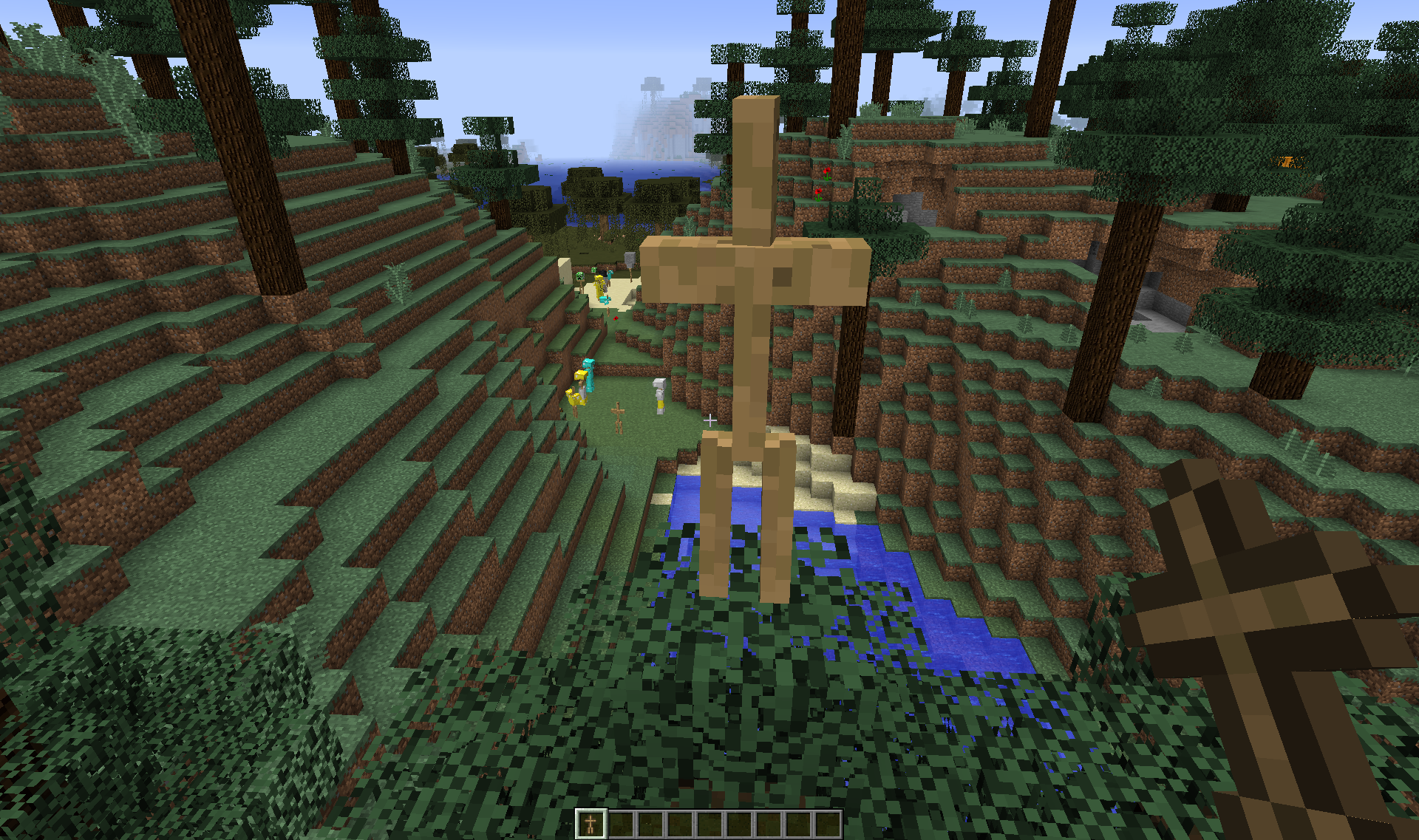Click the eighth hotbar slot
Image resolution: width=1419 pixels, height=840 pixels.
tap(799, 823)
